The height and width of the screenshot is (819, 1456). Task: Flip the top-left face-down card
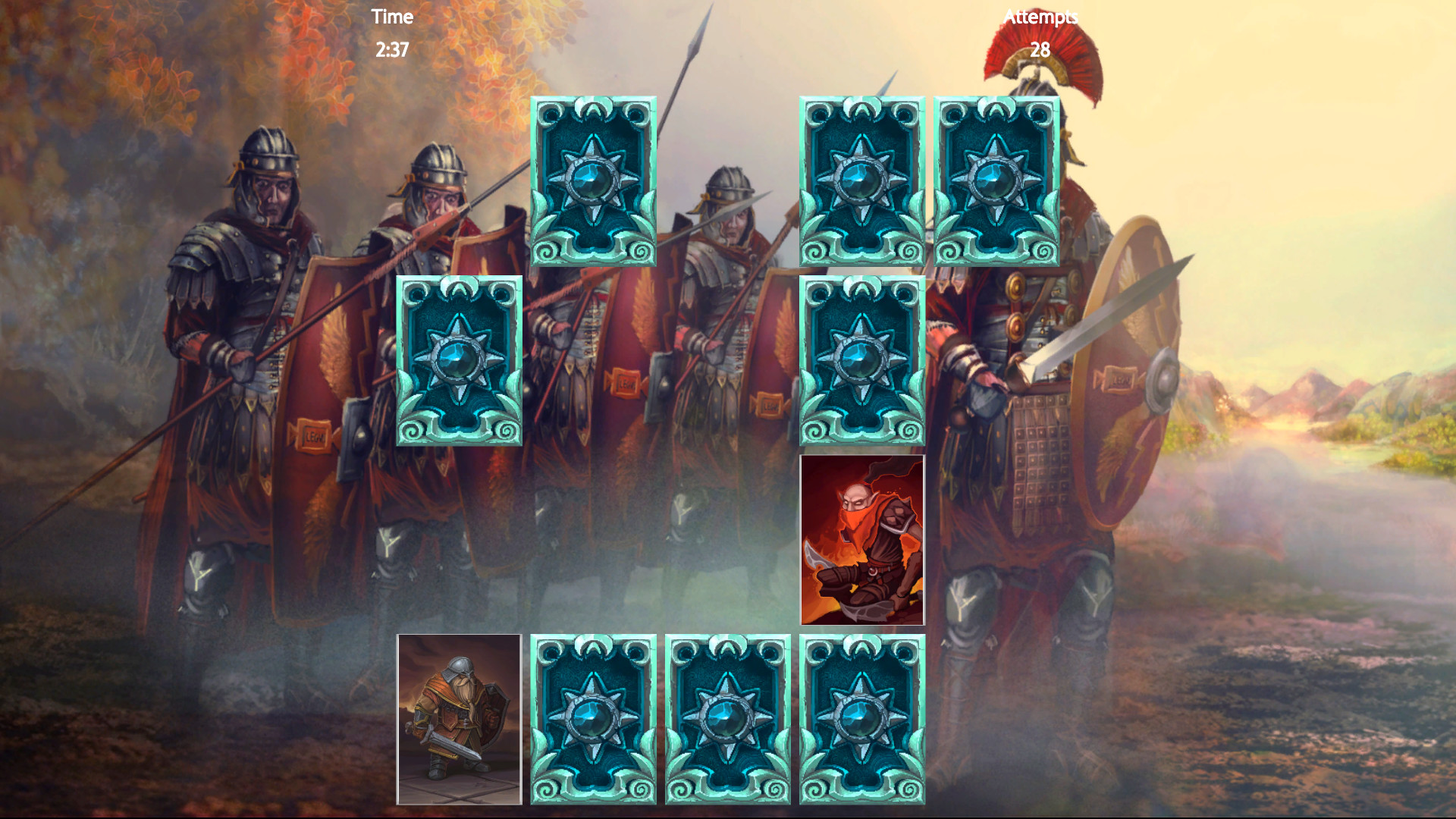(x=594, y=182)
